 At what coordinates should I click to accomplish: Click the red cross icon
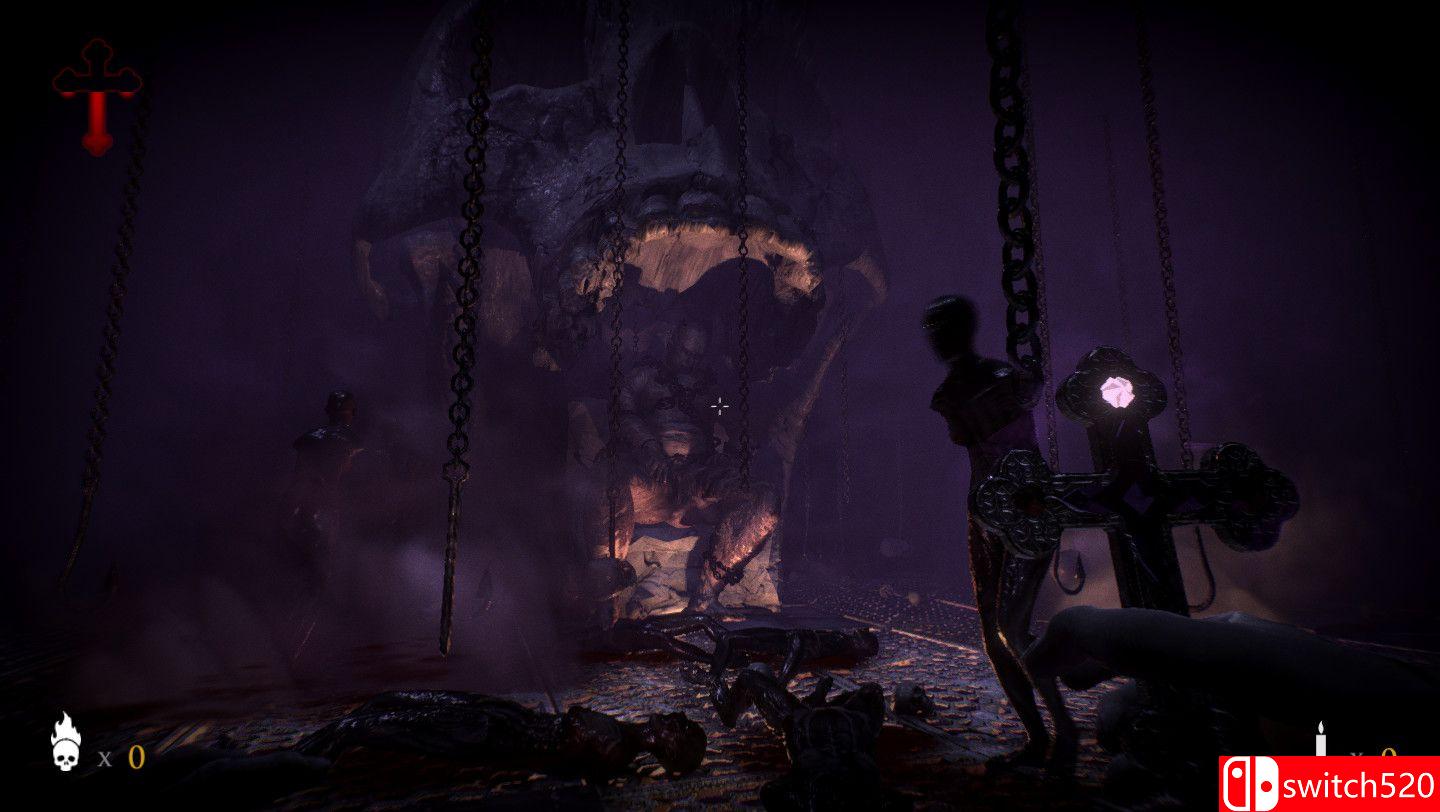click(x=97, y=97)
